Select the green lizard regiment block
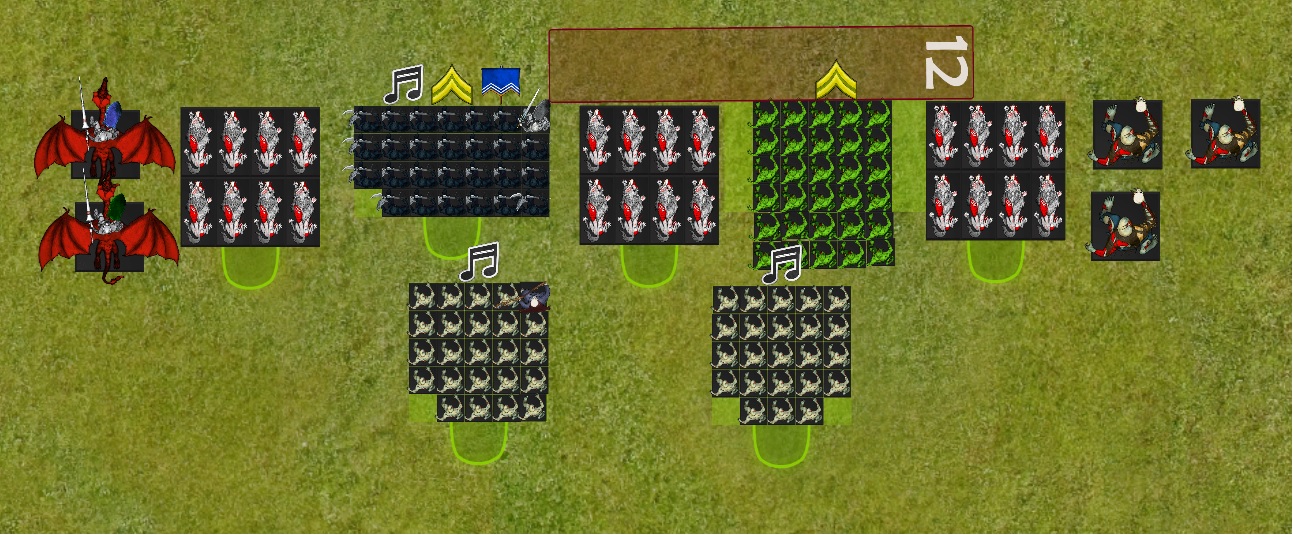The height and width of the screenshot is (535, 1293). click(822, 182)
